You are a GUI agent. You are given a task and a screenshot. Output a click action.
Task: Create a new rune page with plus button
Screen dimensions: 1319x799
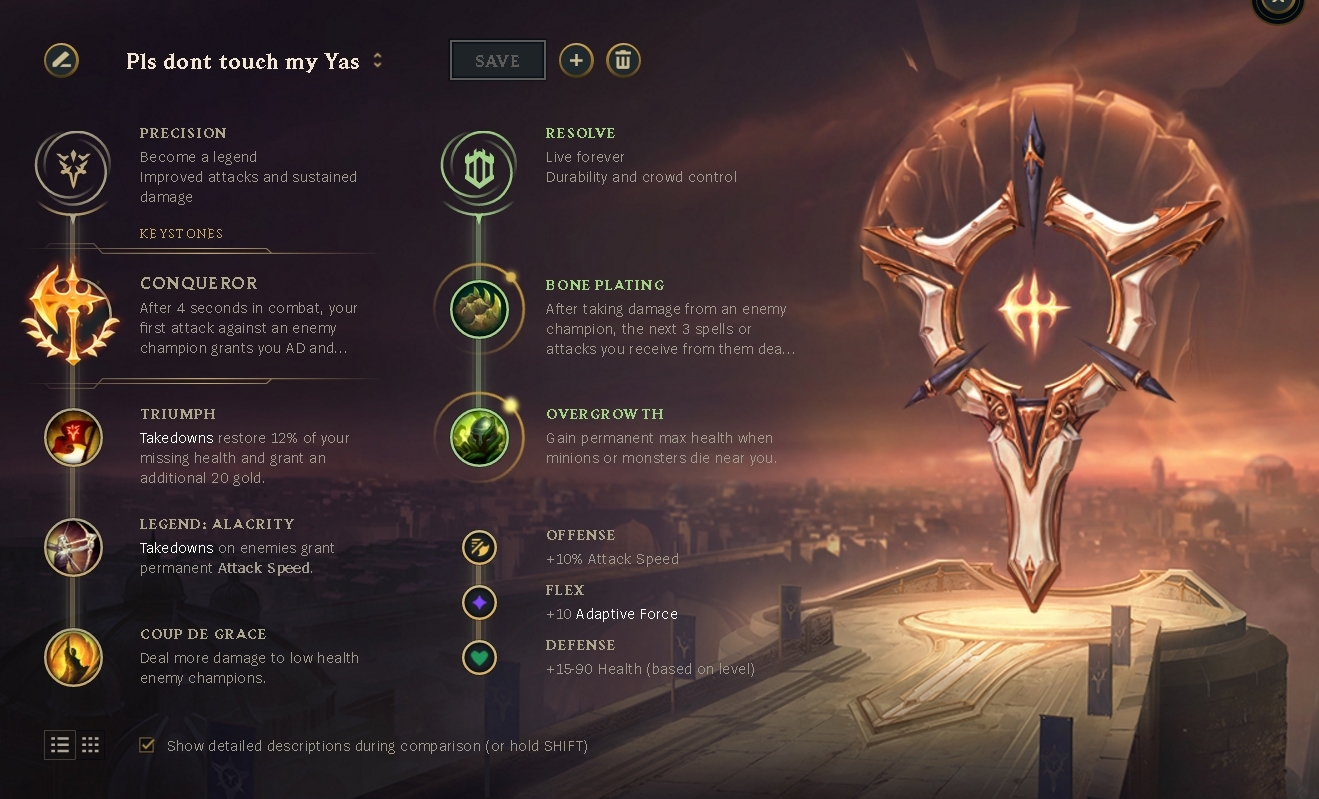[576, 60]
